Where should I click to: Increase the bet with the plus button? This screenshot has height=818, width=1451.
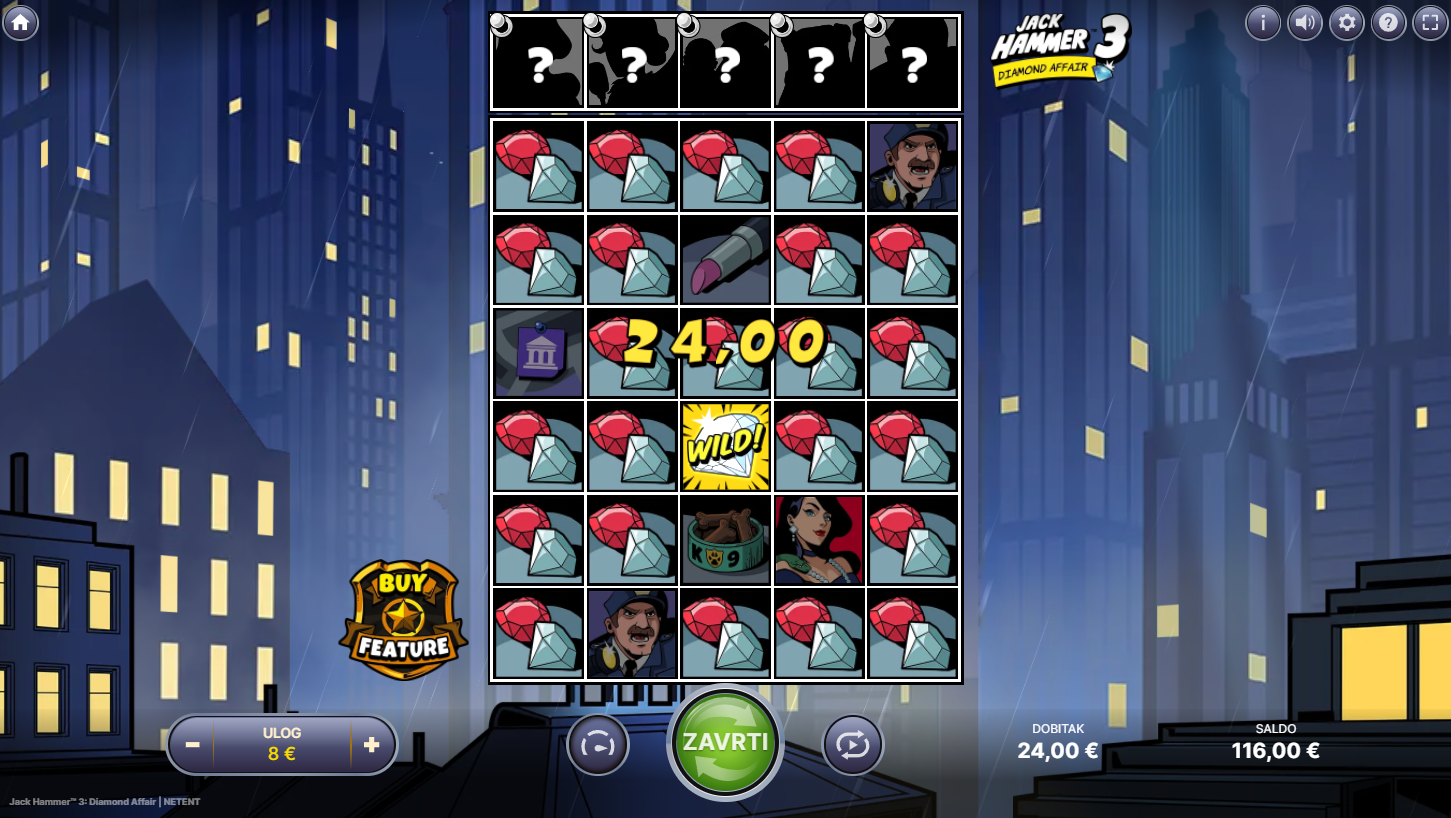(371, 745)
